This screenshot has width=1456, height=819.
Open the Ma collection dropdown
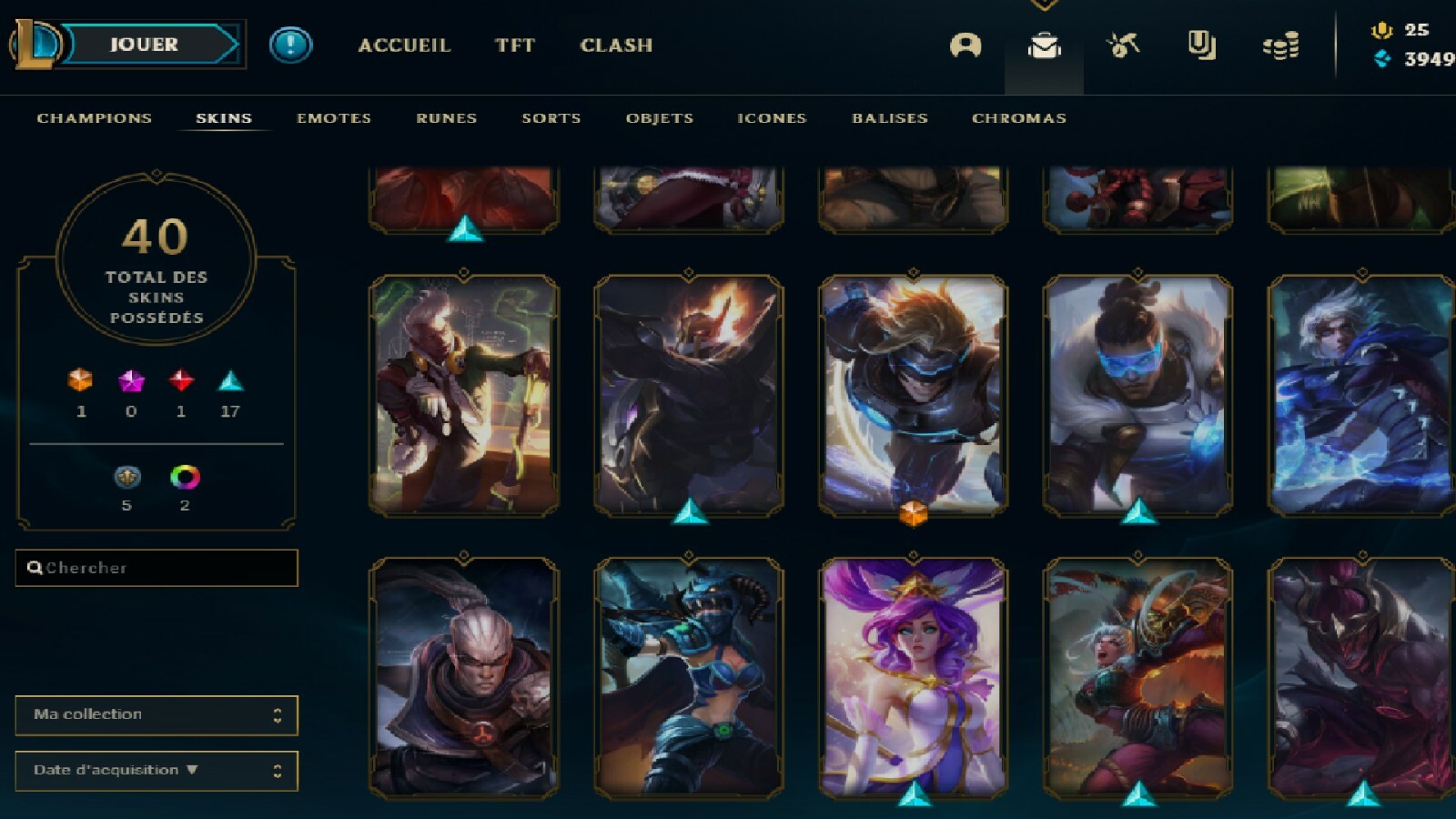pyautogui.click(x=156, y=716)
